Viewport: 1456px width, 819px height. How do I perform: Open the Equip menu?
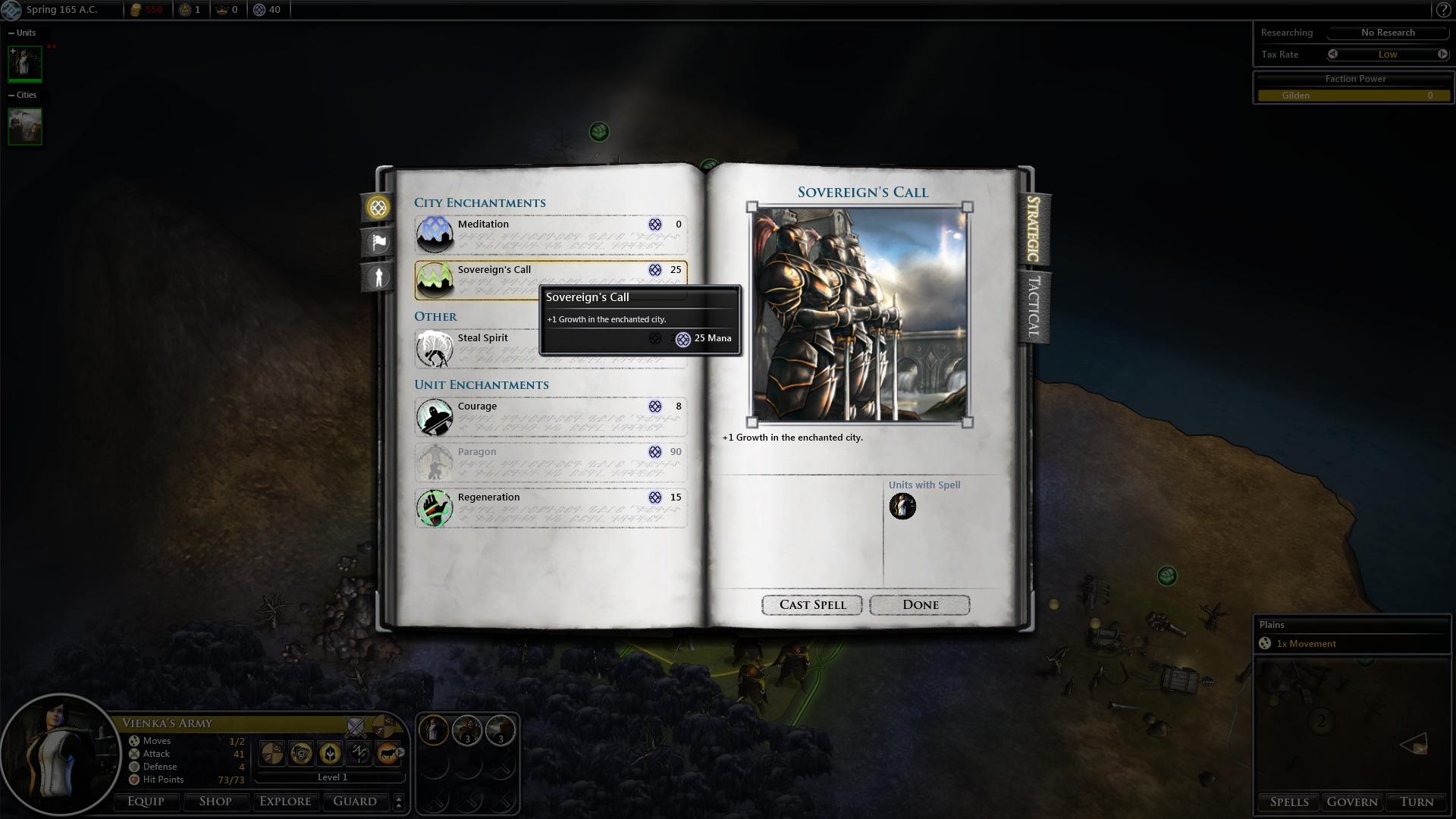[x=146, y=802]
